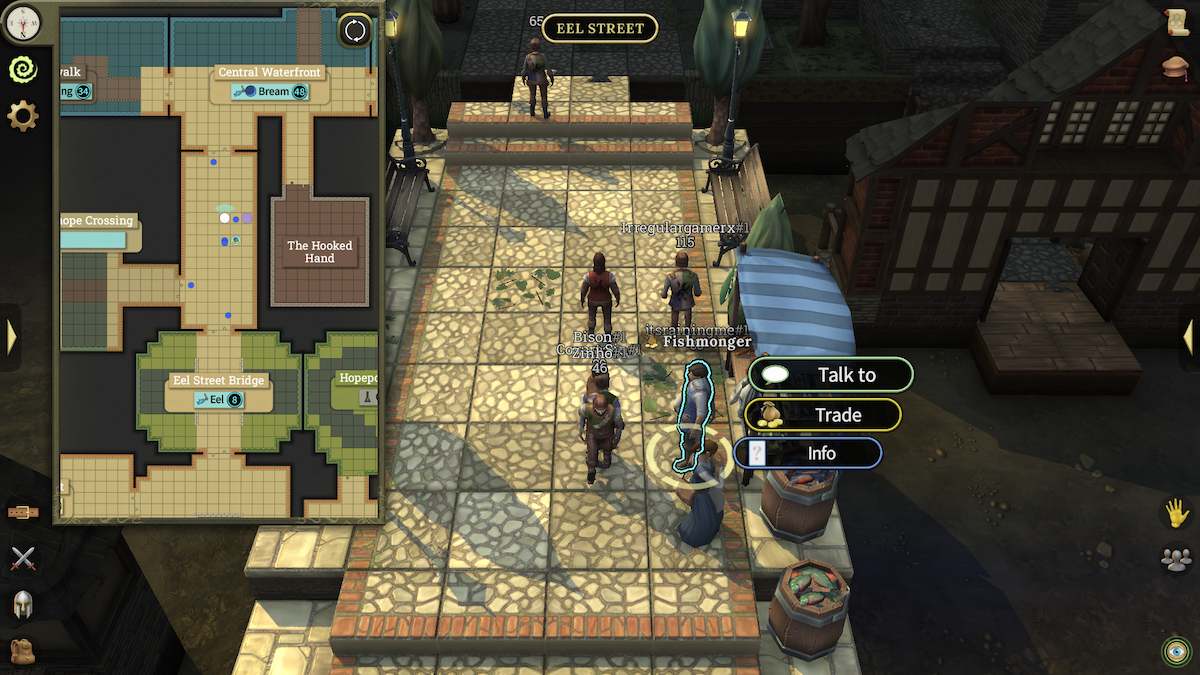Select the Trade option
The height and width of the screenshot is (675, 1200).
tap(823, 415)
